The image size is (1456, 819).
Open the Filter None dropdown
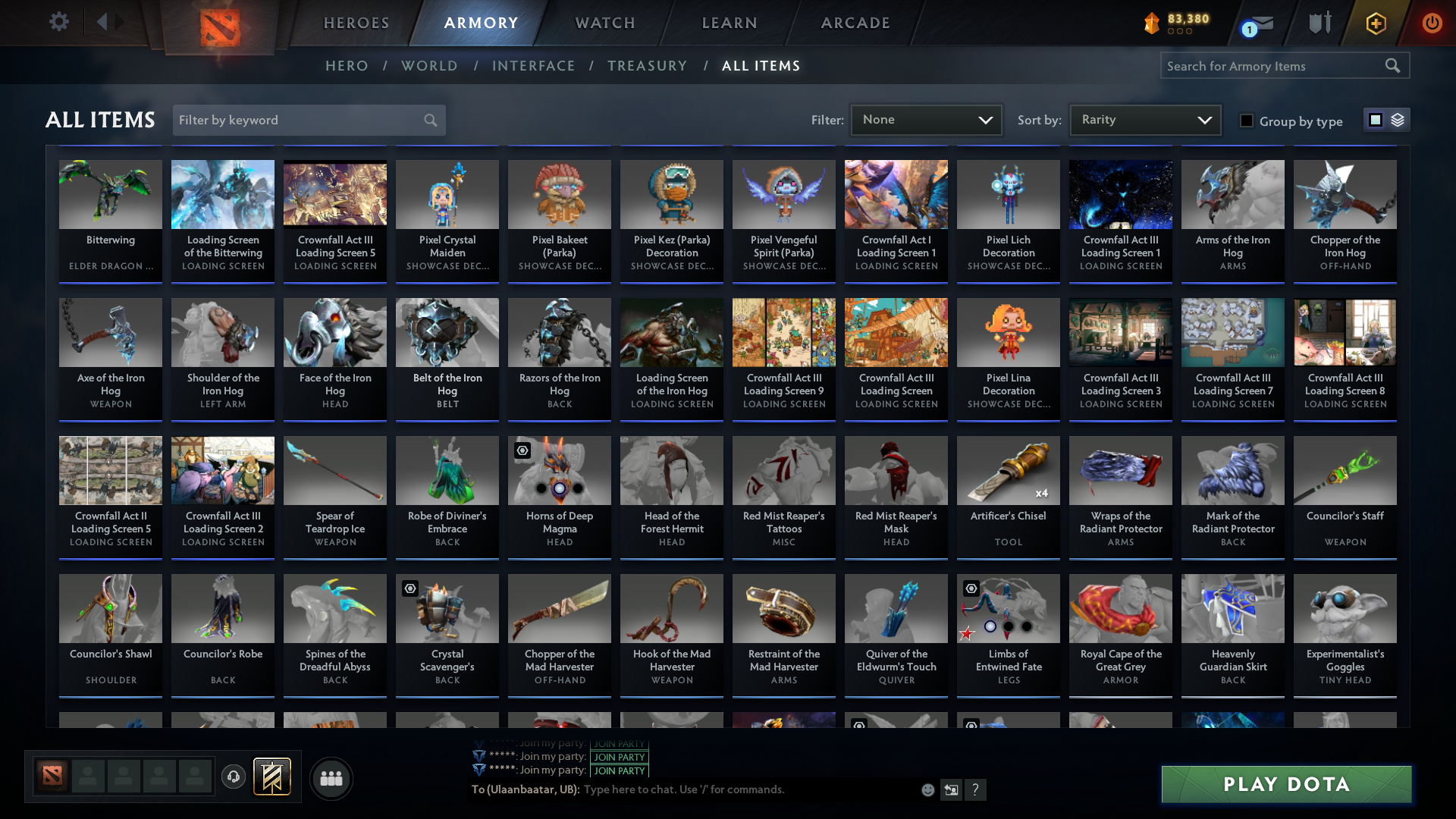925,119
